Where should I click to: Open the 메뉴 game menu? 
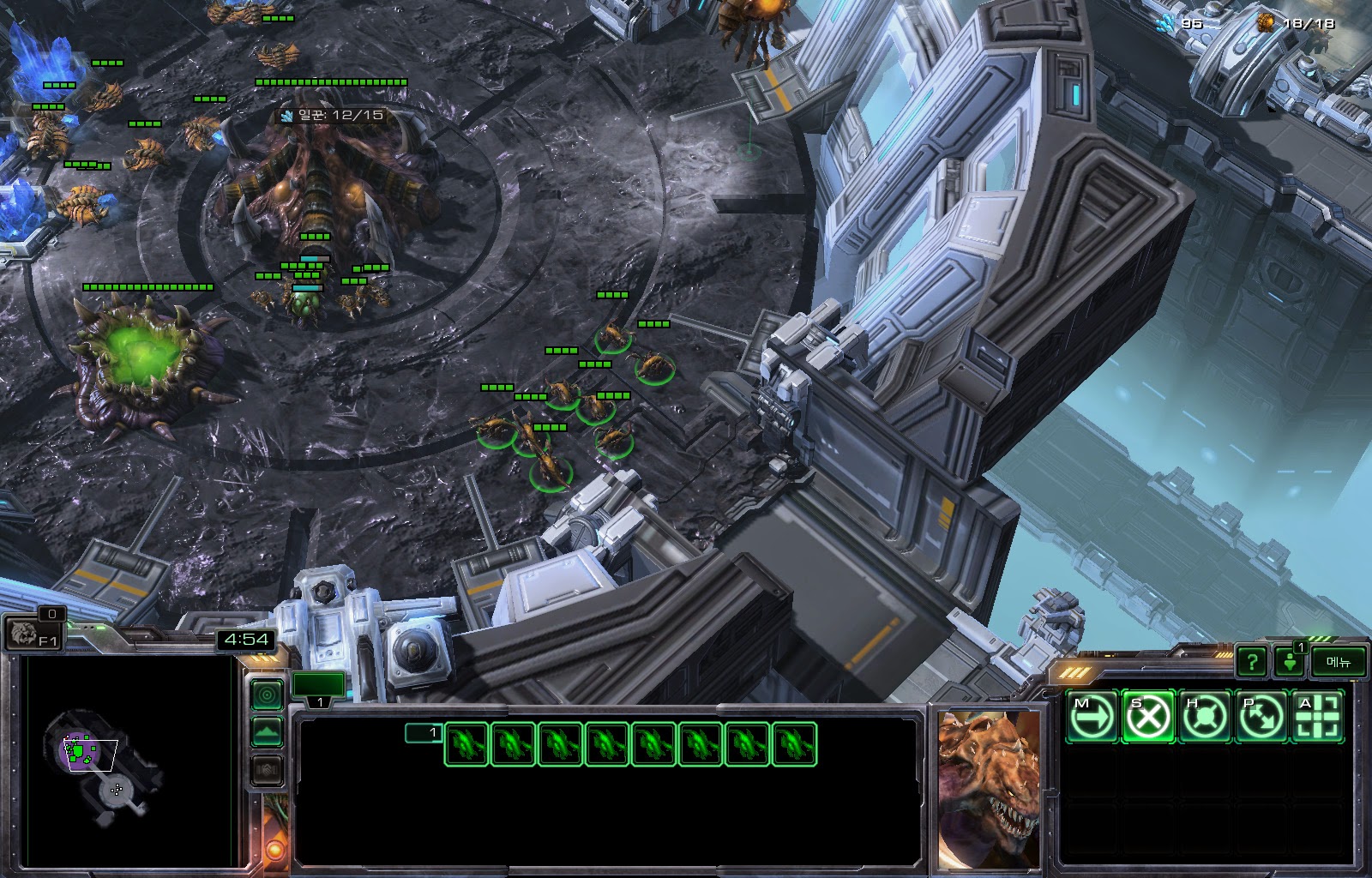click(1338, 661)
